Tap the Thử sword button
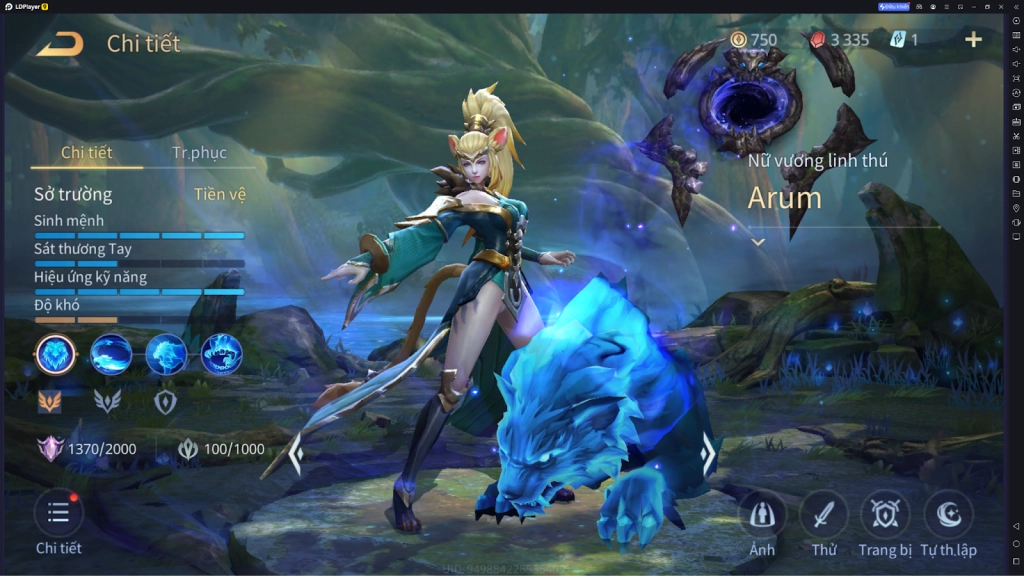The image size is (1024, 576). click(x=824, y=514)
